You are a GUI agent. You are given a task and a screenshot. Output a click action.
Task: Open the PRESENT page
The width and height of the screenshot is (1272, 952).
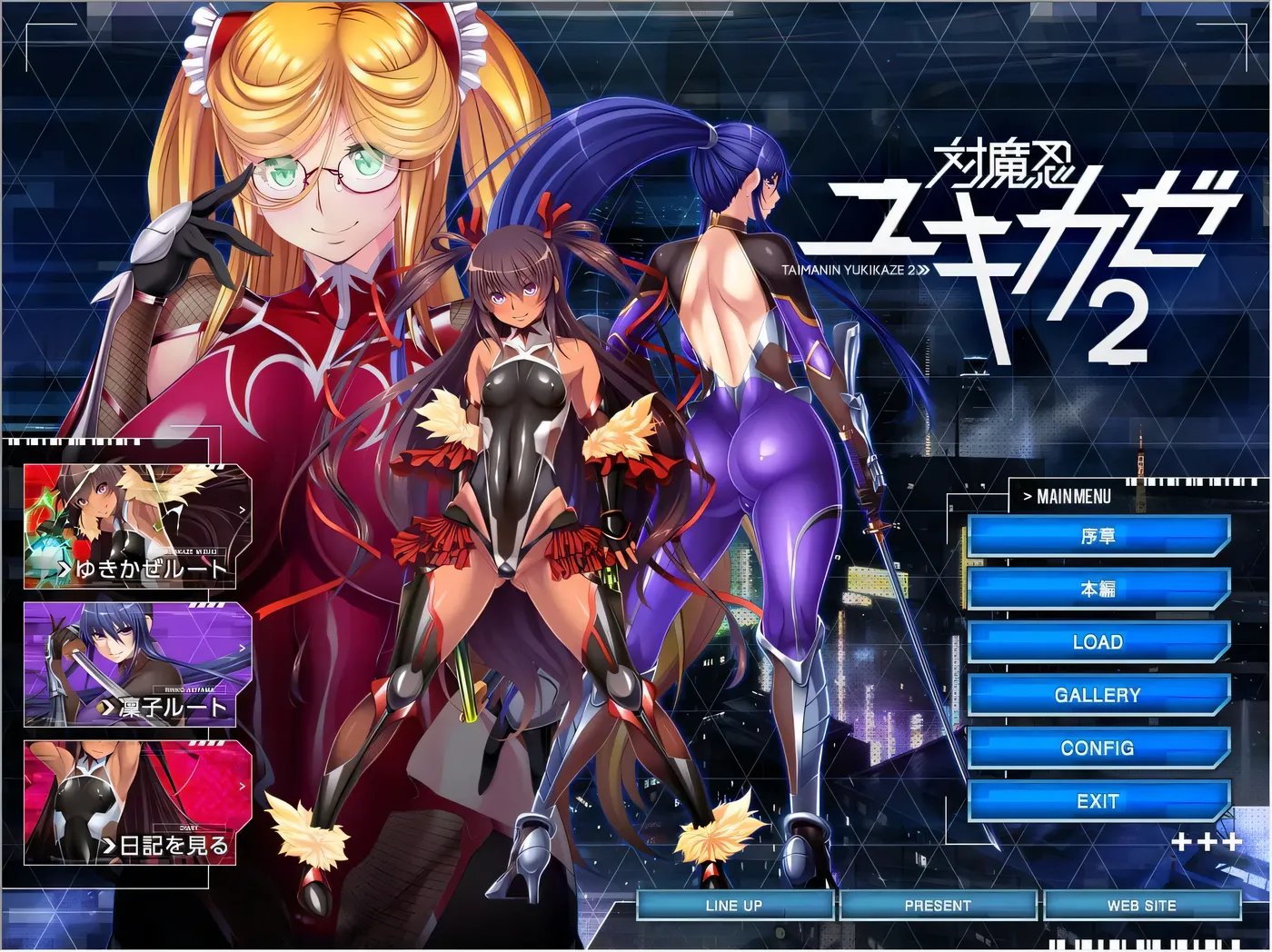coord(939,905)
